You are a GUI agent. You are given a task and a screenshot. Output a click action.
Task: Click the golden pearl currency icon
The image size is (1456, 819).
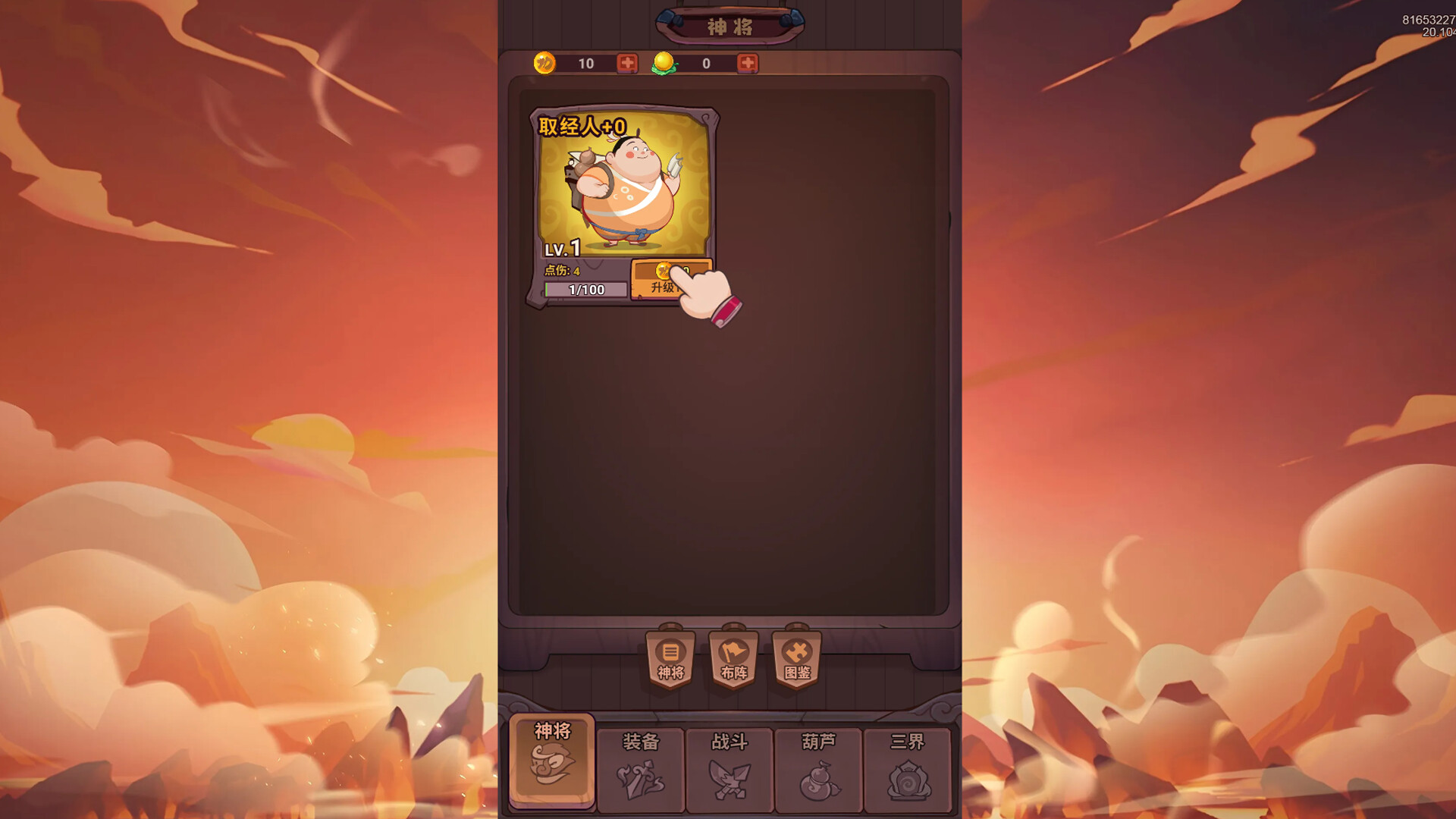(x=663, y=64)
